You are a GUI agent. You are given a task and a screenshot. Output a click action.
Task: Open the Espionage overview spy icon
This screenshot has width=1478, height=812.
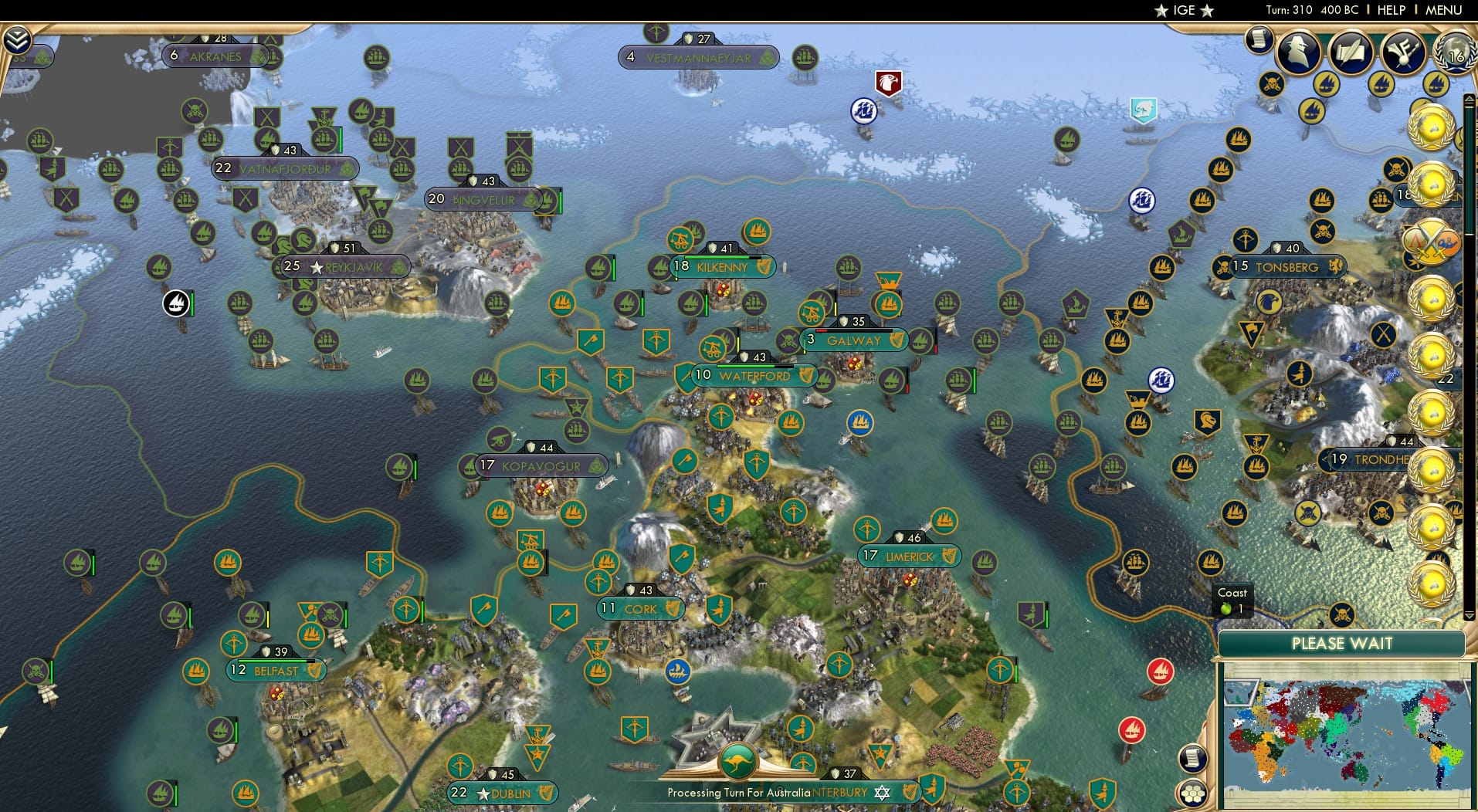click(1298, 52)
